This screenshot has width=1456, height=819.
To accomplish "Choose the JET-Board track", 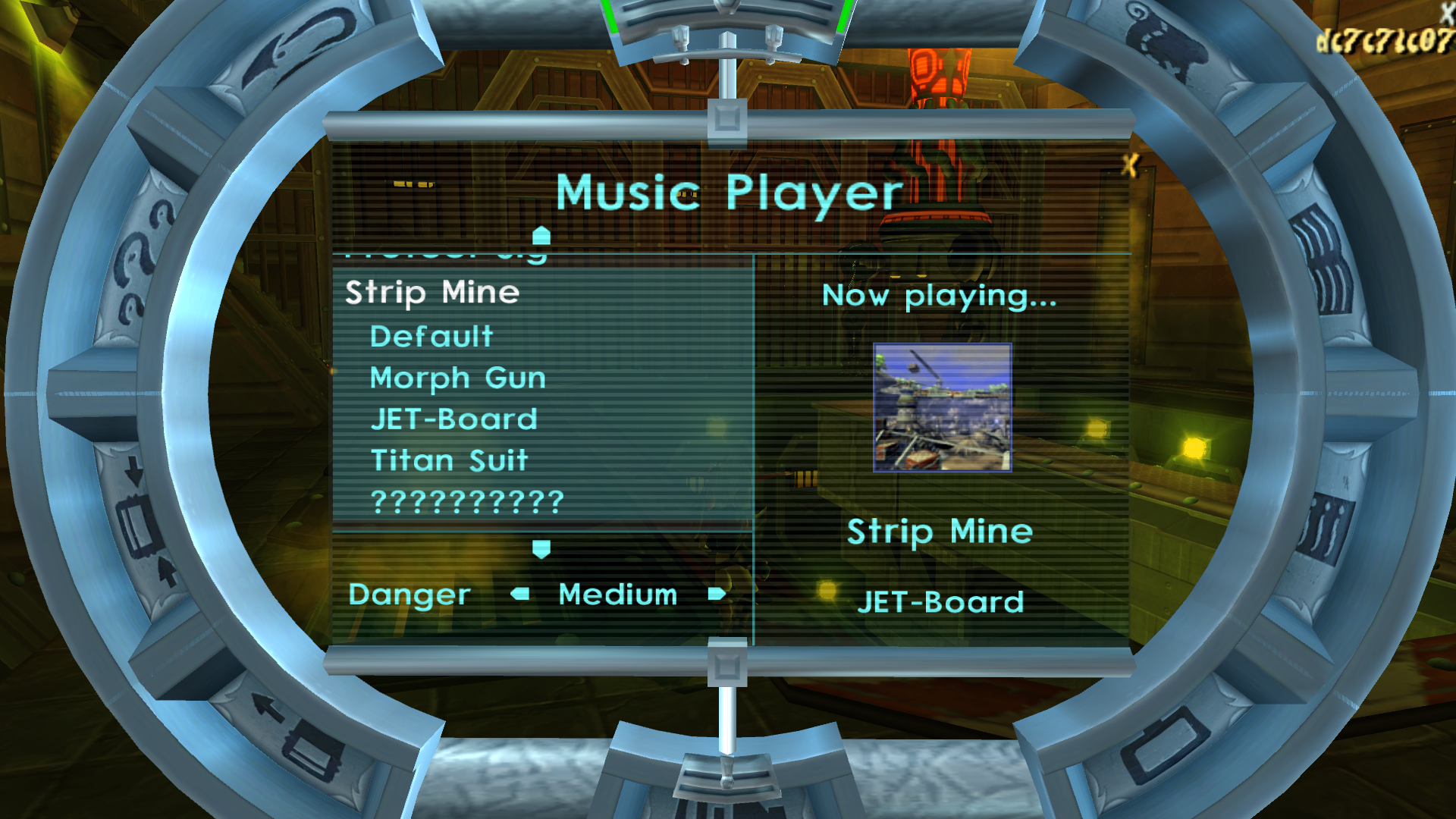I will 453,419.
